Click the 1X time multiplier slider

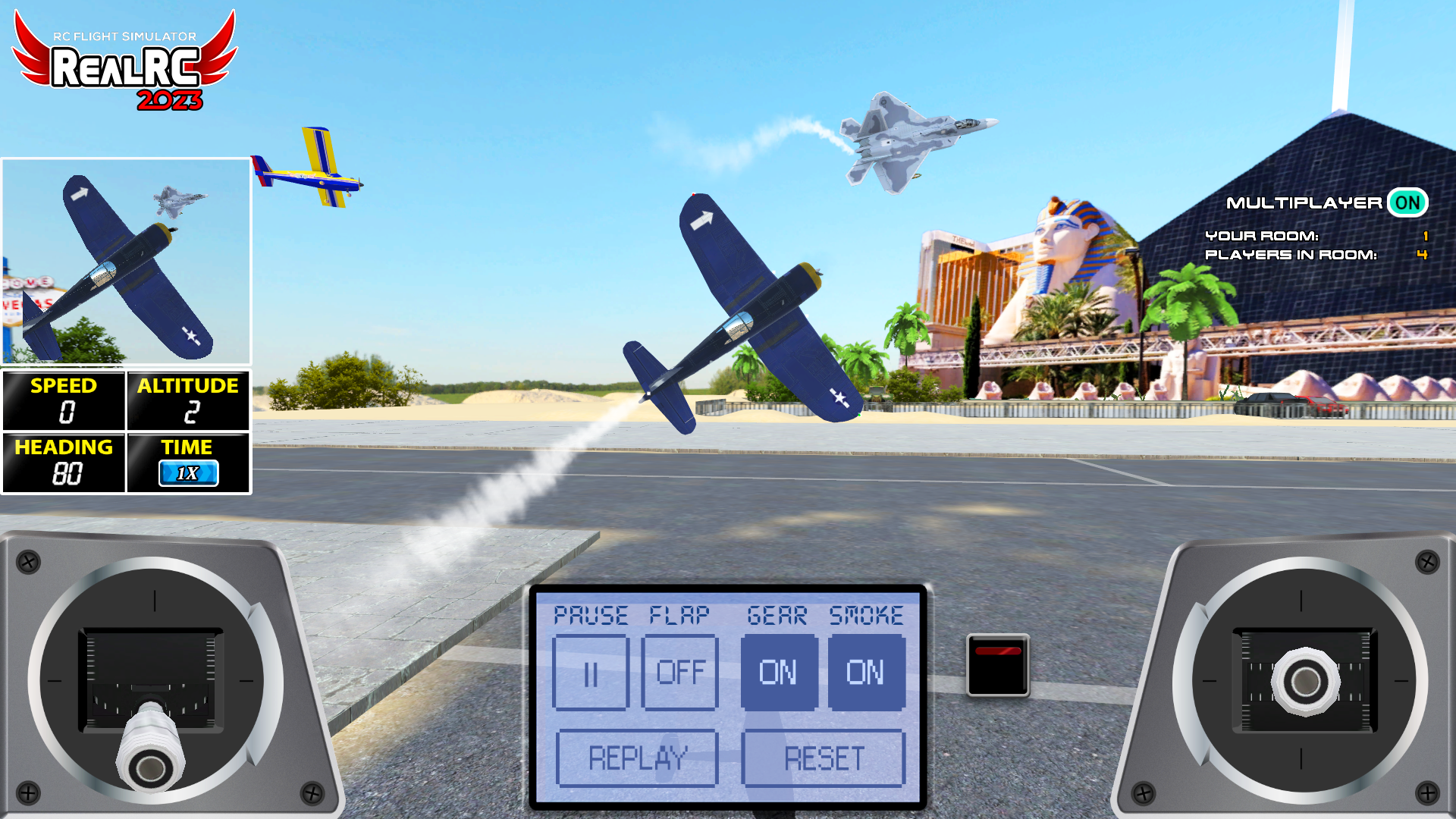pos(187,473)
